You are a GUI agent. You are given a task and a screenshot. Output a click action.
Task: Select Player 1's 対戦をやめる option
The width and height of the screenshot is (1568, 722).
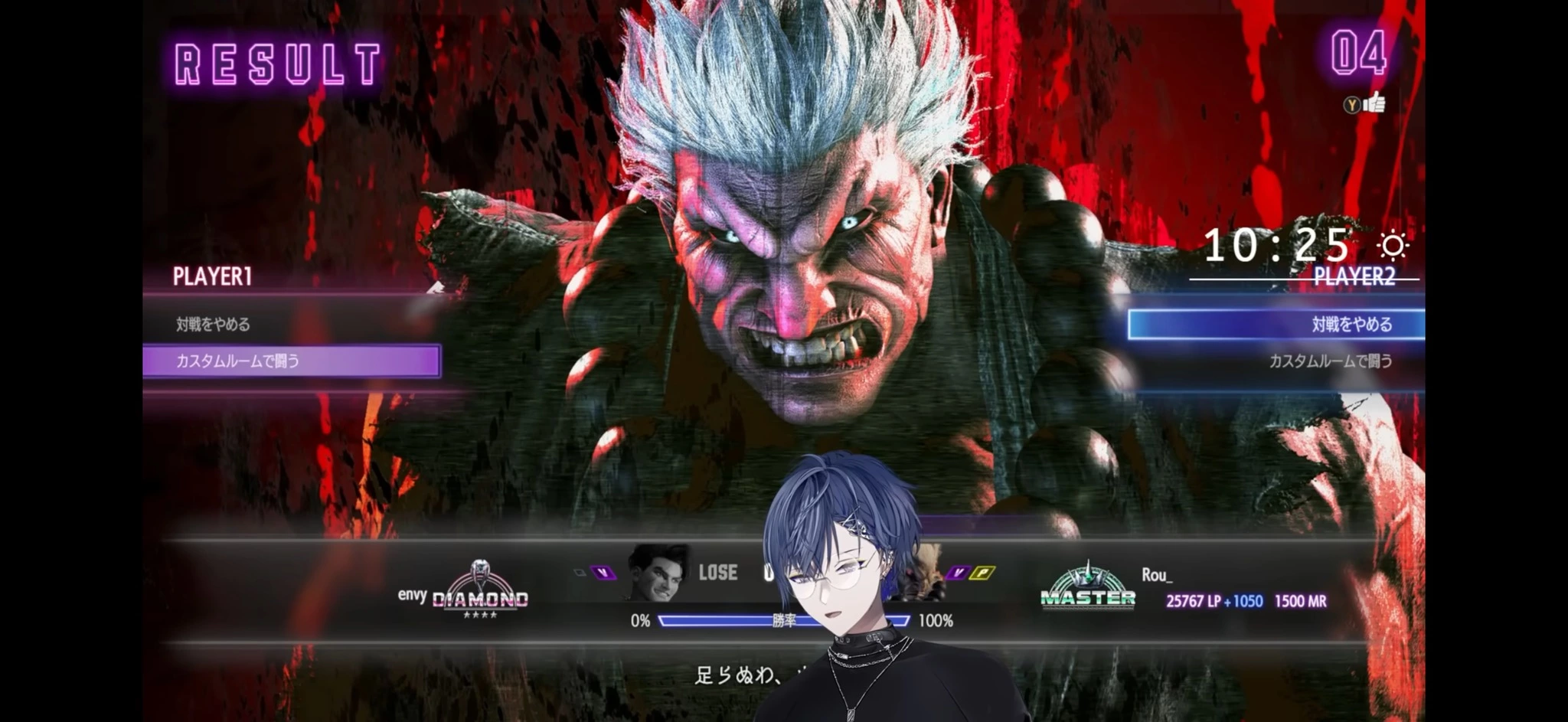pos(214,325)
